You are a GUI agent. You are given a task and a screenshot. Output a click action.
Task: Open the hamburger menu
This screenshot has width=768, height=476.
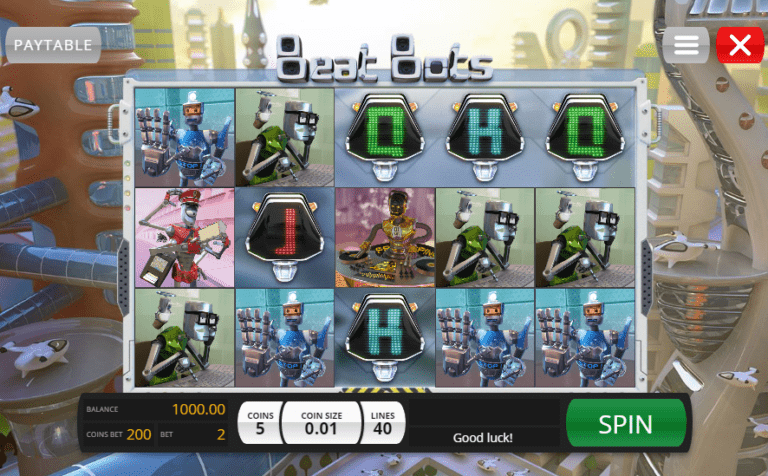pyautogui.click(x=686, y=45)
